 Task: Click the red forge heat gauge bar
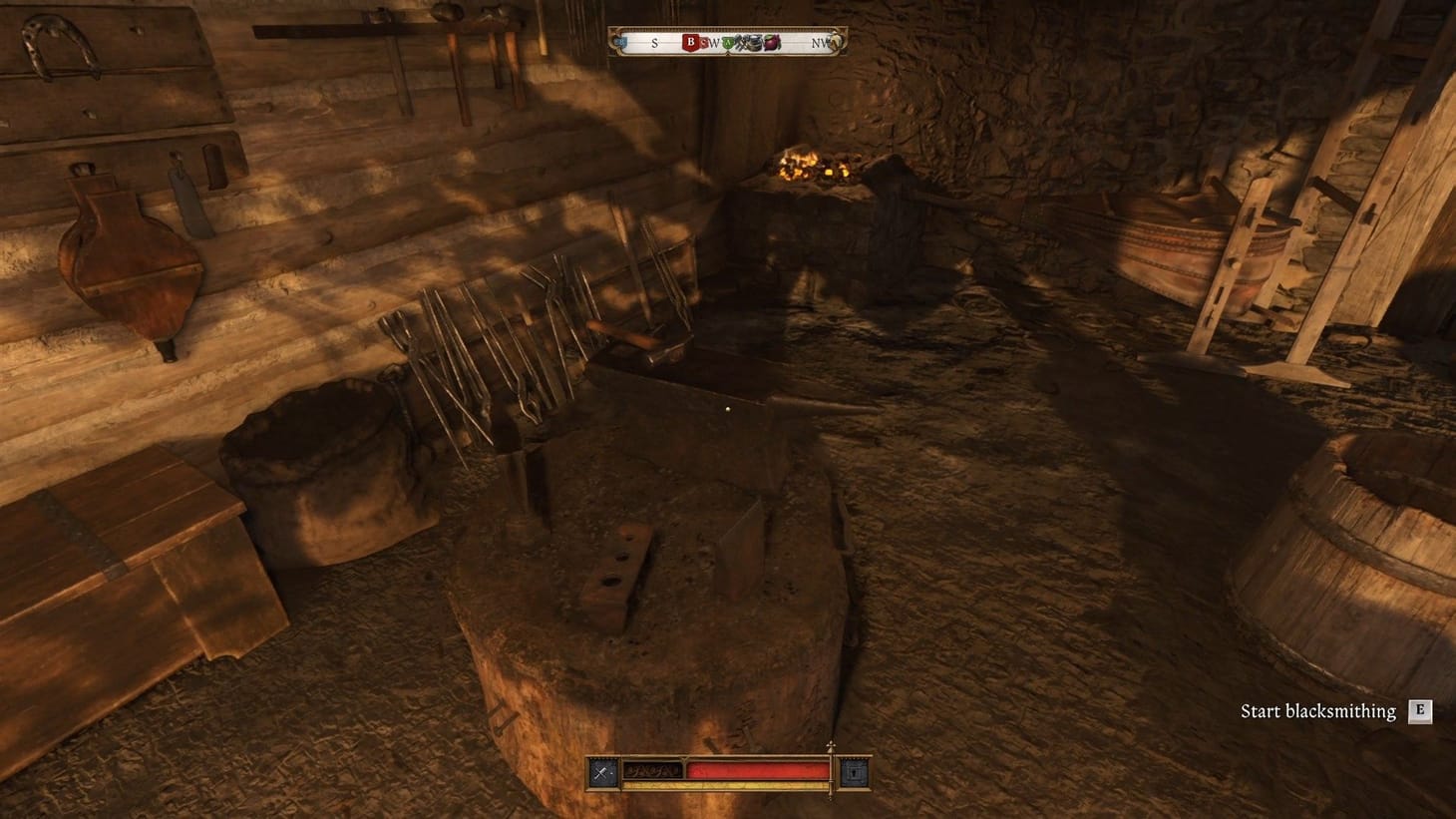pyautogui.click(x=758, y=769)
